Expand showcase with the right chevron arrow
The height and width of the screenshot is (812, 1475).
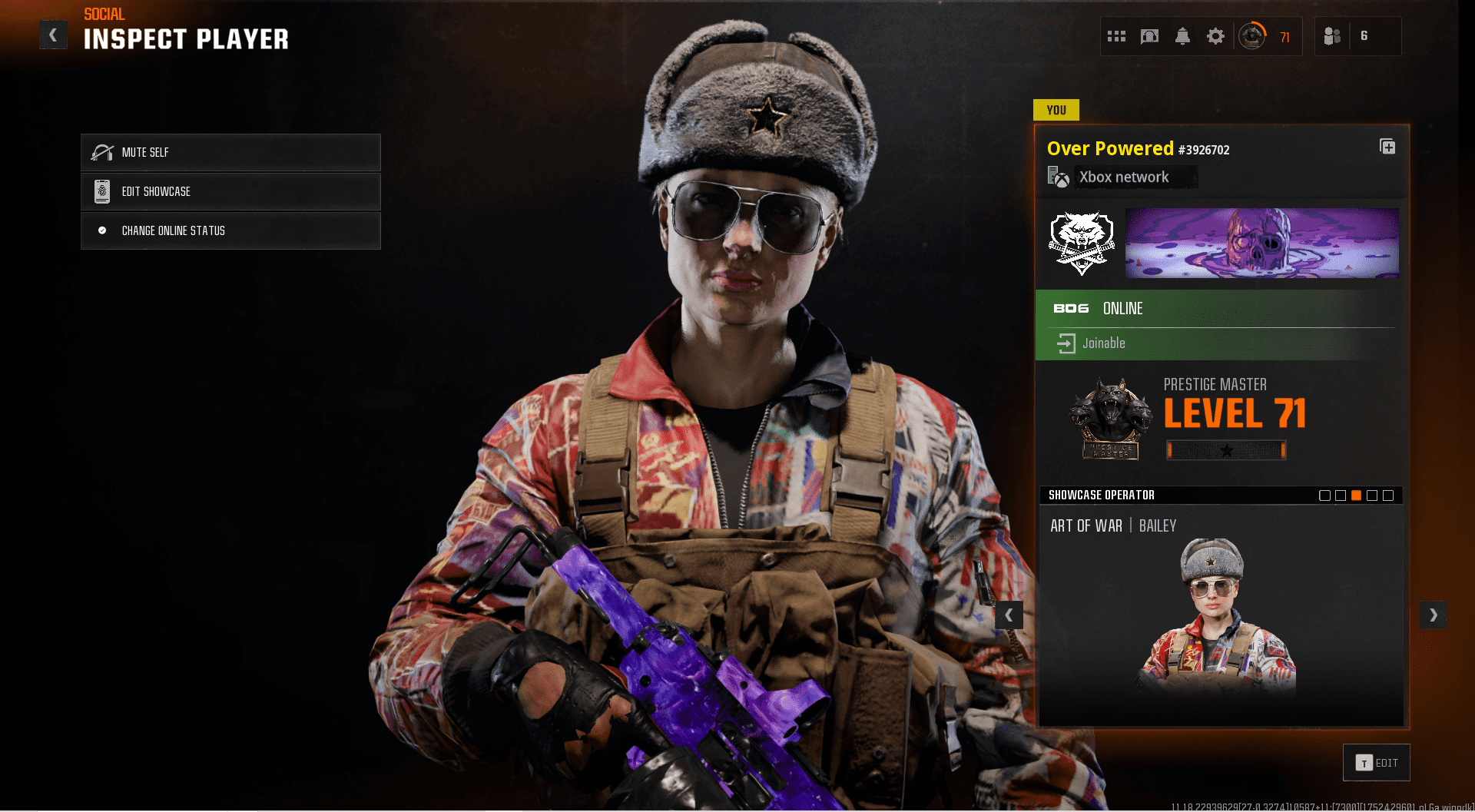[1434, 615]
